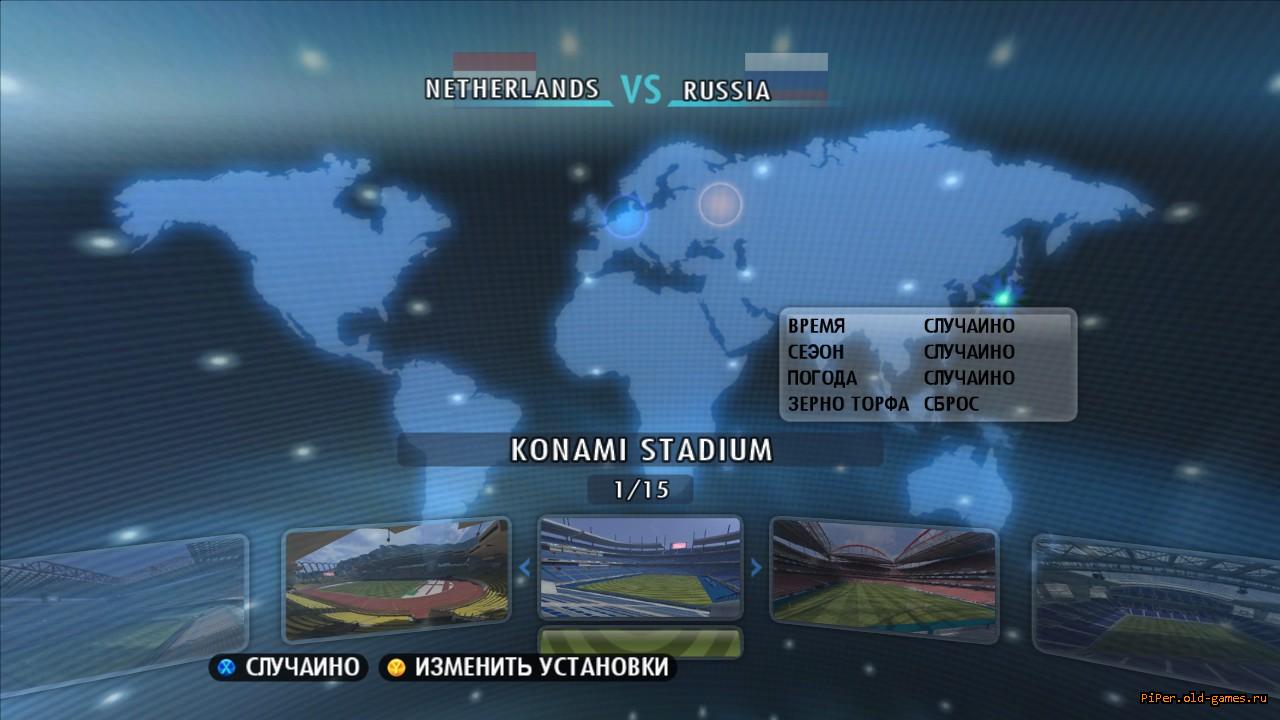Click the red Russia marker on the world map

pyautogui.click(x=720, y=204)
